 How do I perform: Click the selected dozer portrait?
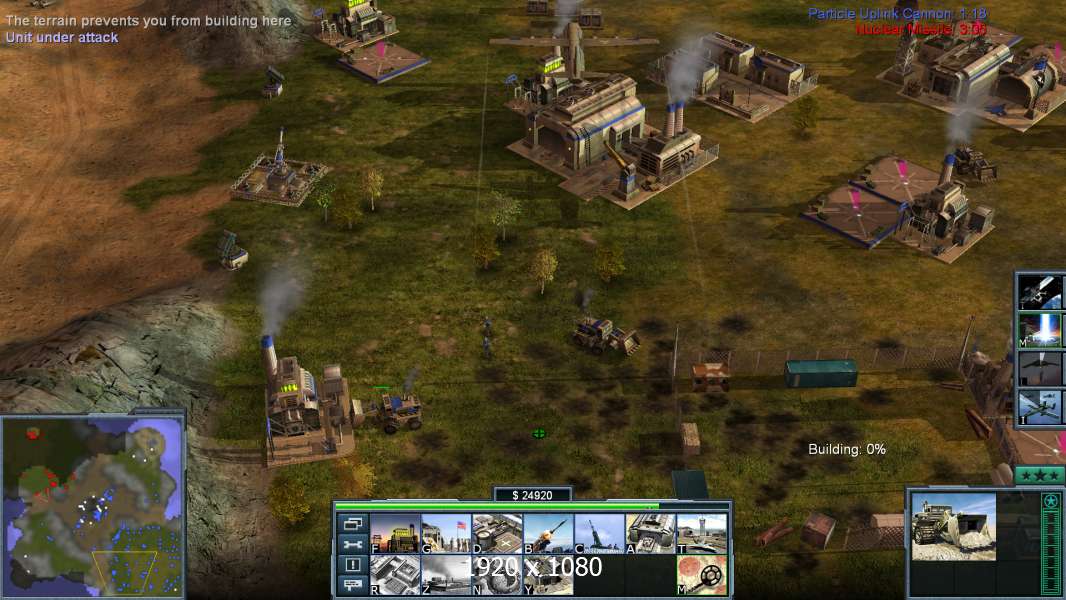click(x=953, y=526)
